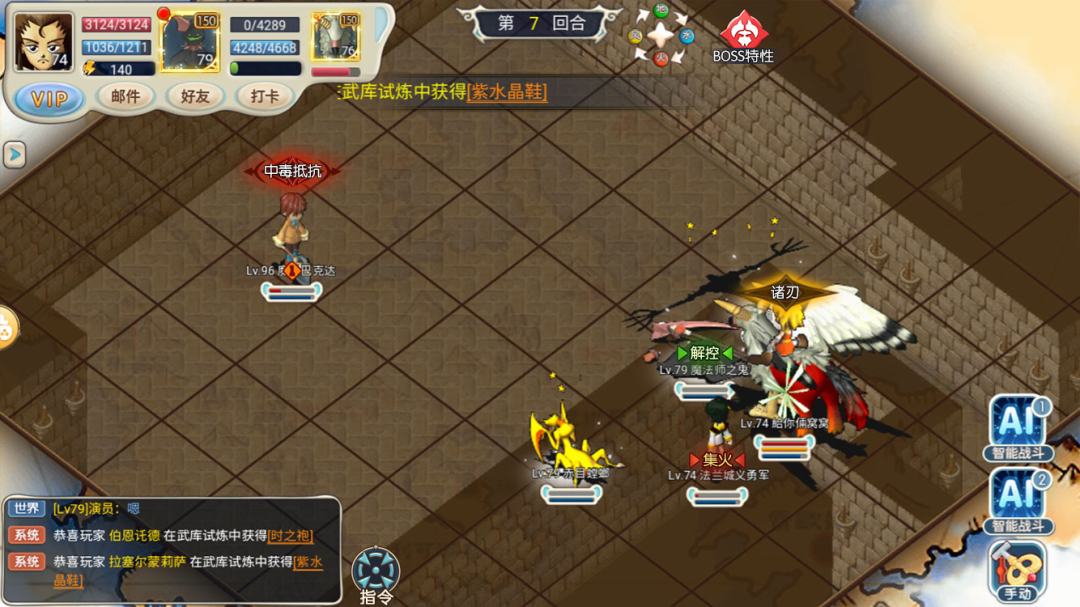Select the level 76 mount portrait
The height and width of the screenshot is (607, 1080).
(335, 42)
